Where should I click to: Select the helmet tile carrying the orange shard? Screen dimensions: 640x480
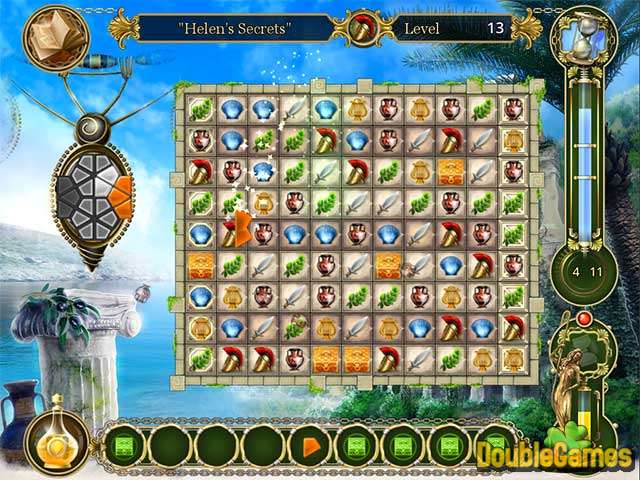click(x=233, y=234)
